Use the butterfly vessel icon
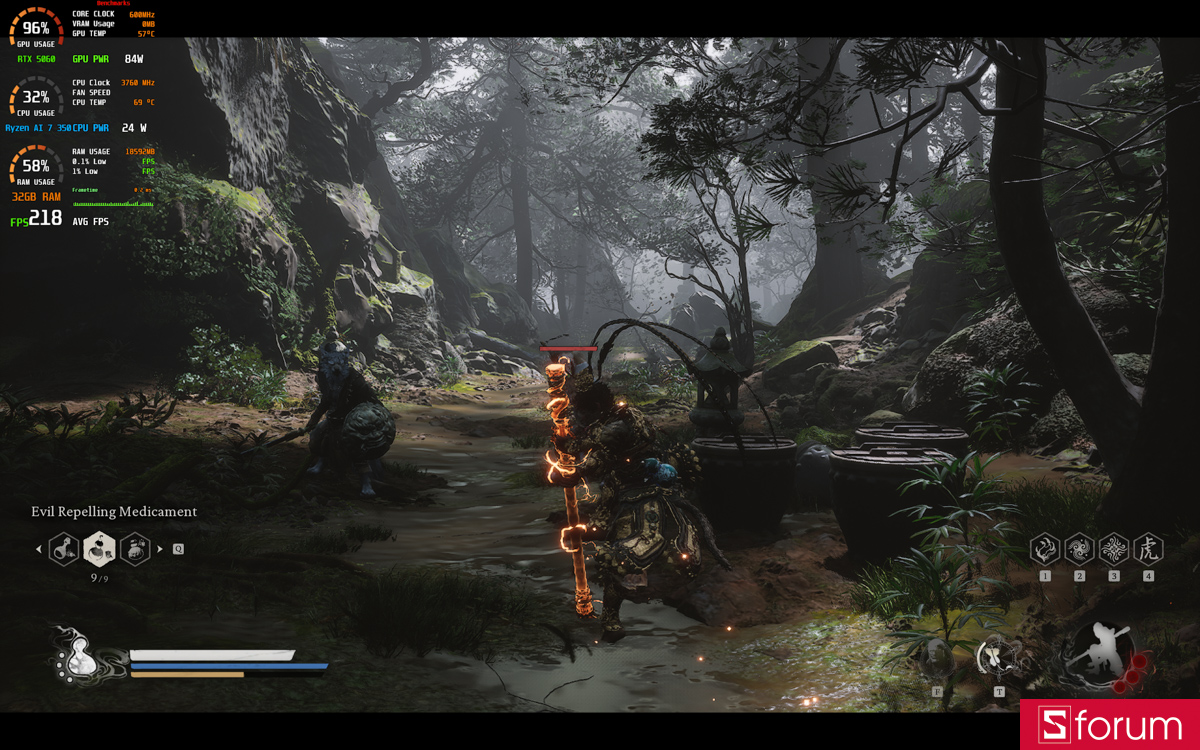This screenshot has width=1200, height=750. [998, 658]
